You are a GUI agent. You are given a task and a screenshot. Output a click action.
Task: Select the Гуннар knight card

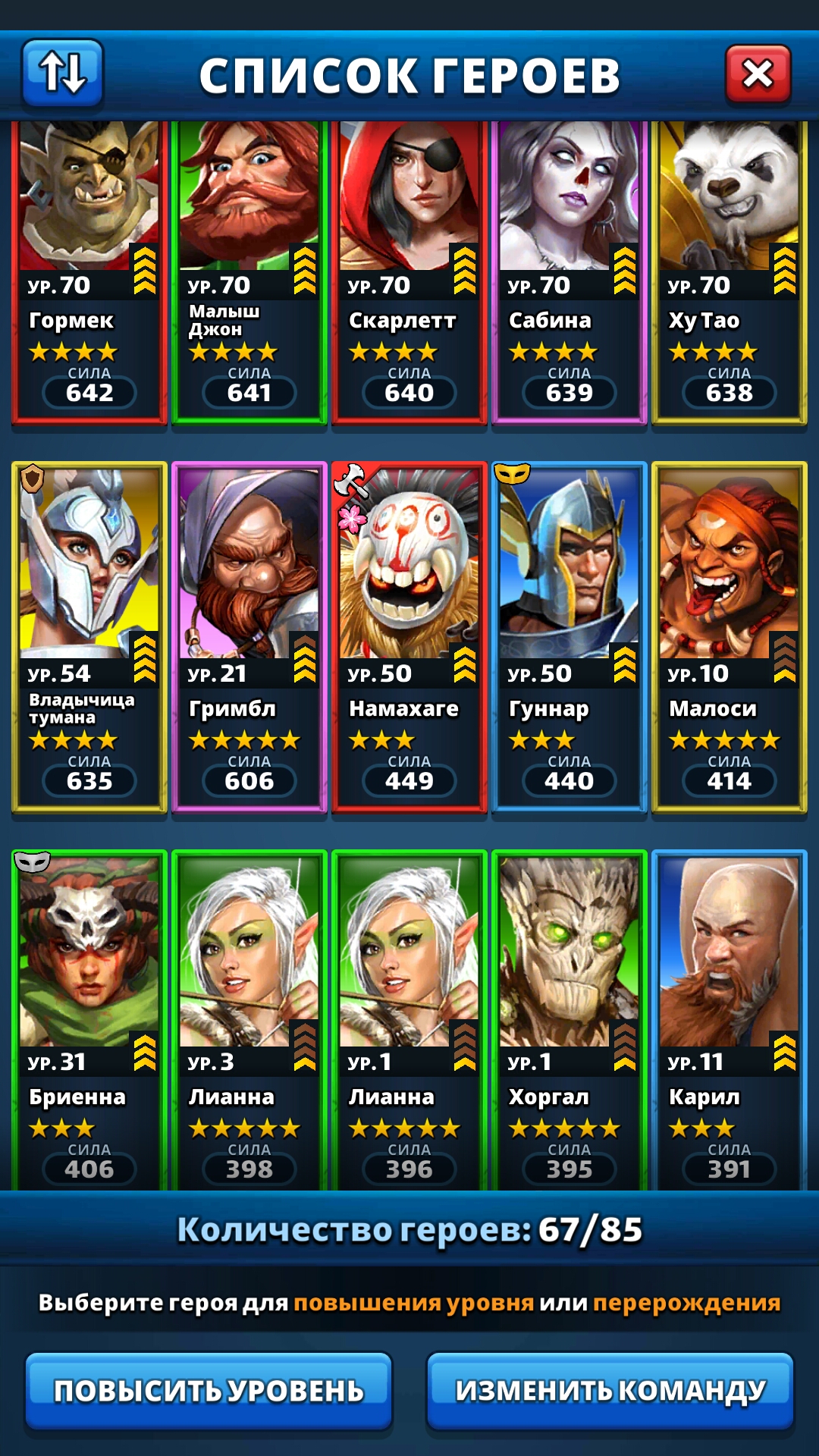[570, 637]
